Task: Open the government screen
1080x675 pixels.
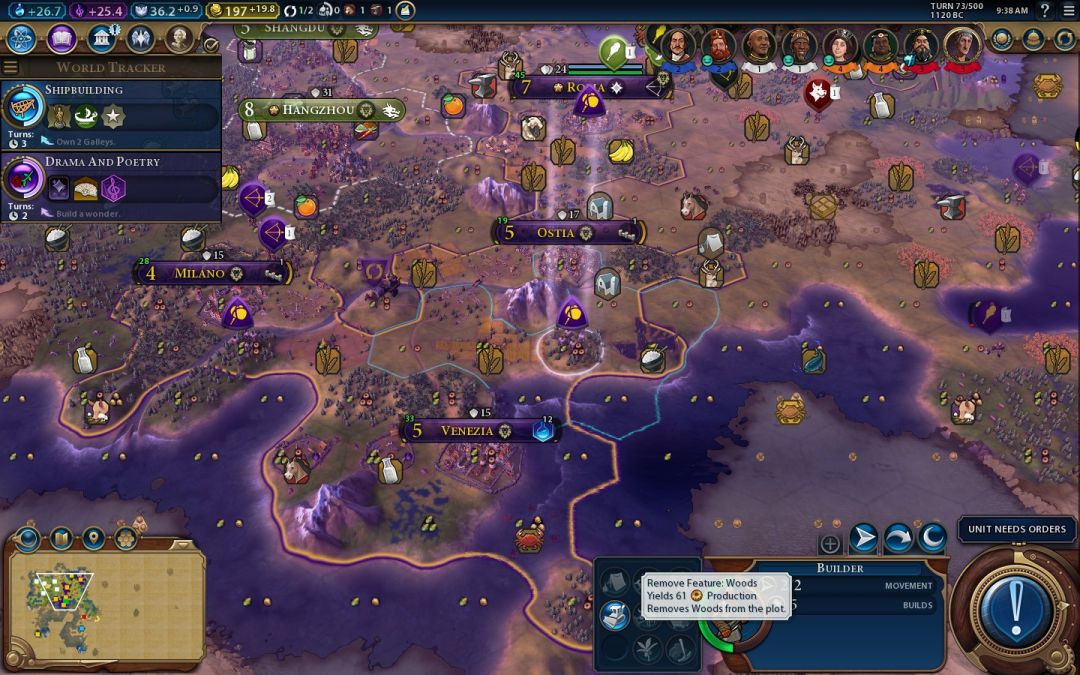Action: click(101, 39)
